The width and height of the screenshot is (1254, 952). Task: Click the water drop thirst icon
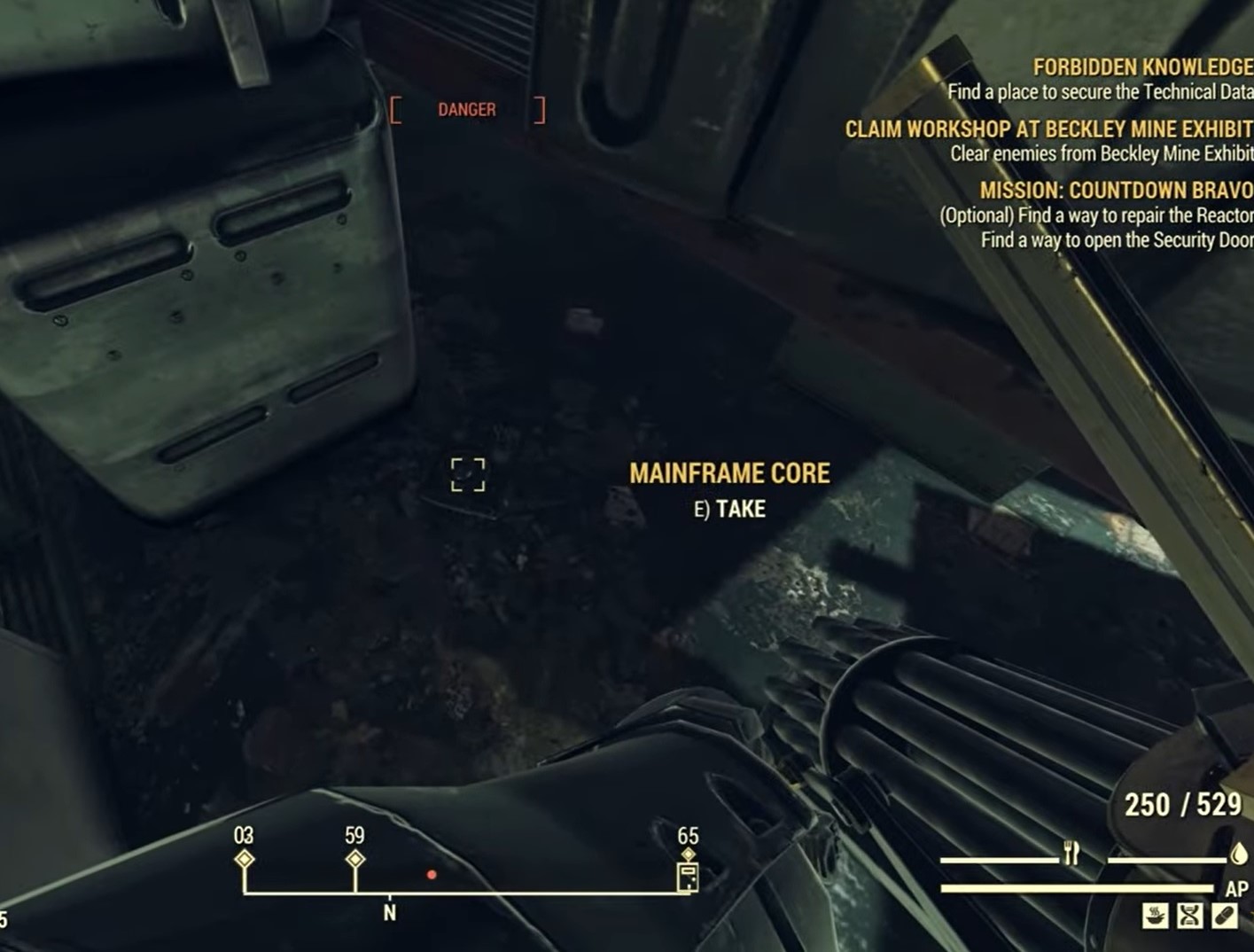(x=1239, y=854)
